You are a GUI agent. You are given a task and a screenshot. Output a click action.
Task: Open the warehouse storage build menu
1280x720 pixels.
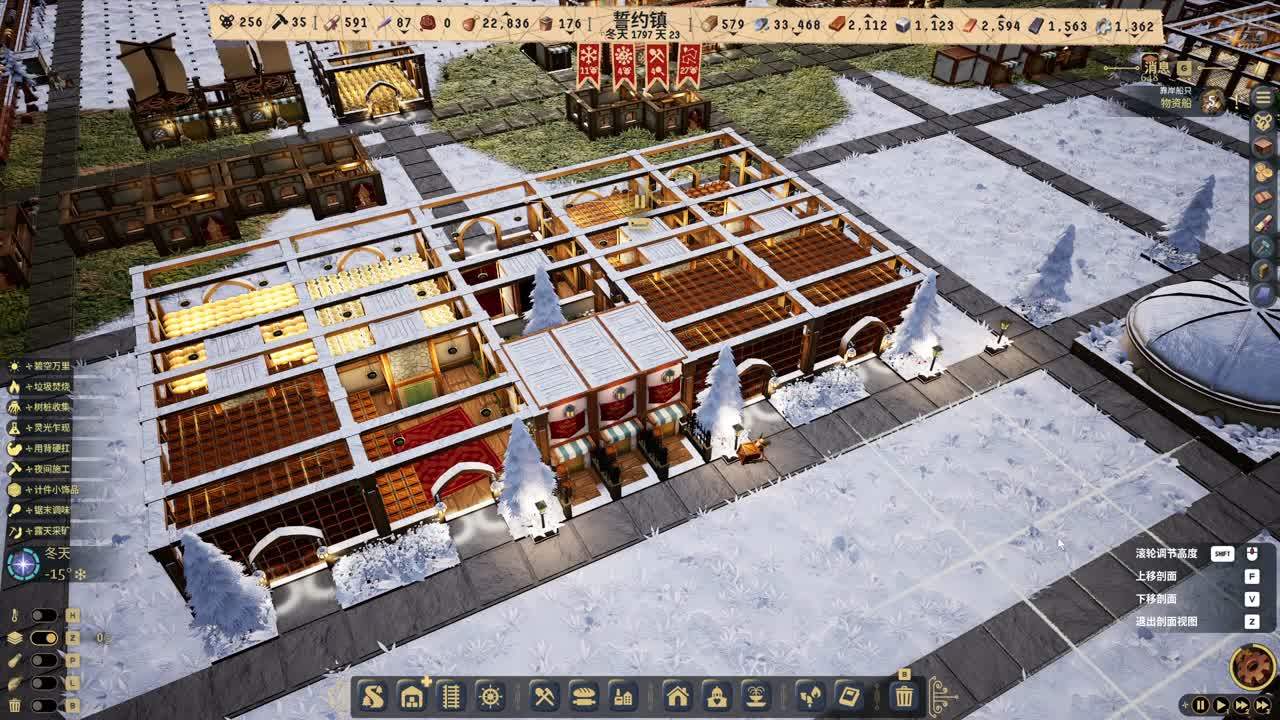tap(412, 696)
